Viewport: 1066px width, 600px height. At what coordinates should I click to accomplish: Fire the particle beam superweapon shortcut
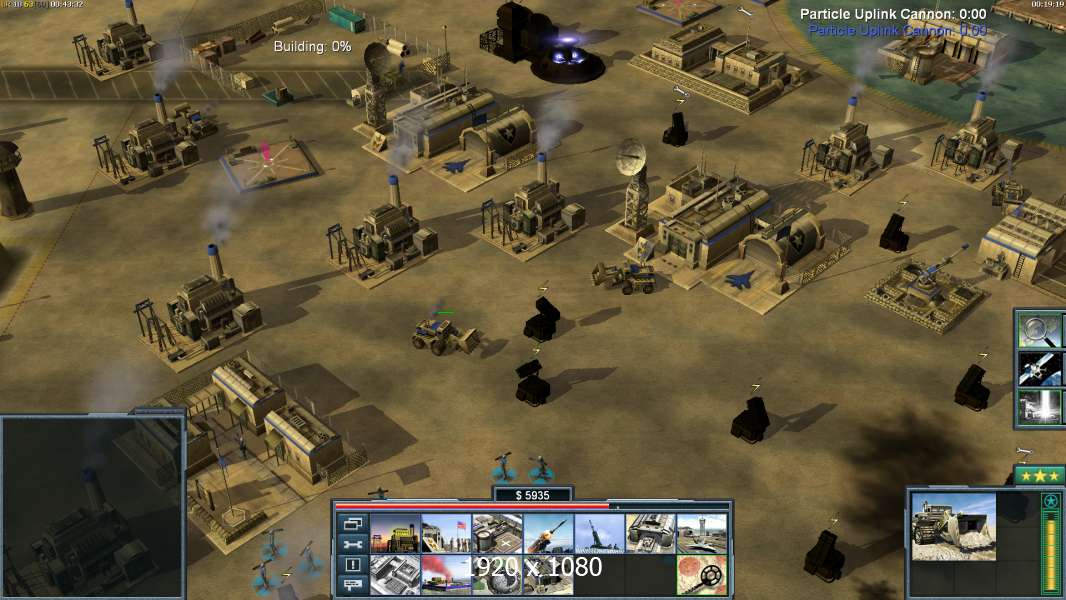point(1040,407)
